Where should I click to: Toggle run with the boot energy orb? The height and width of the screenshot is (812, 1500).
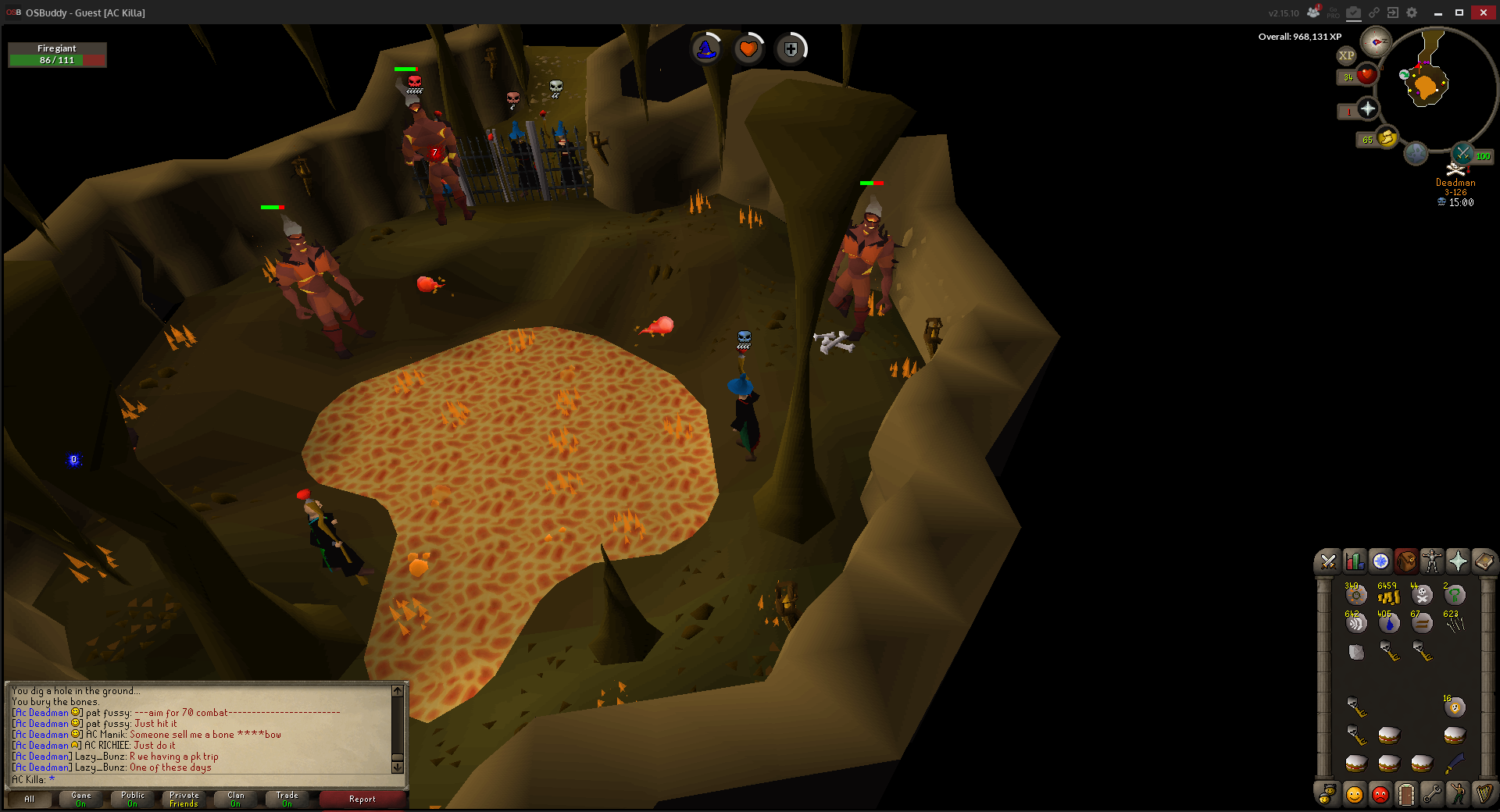click(x=1387, y=139)
